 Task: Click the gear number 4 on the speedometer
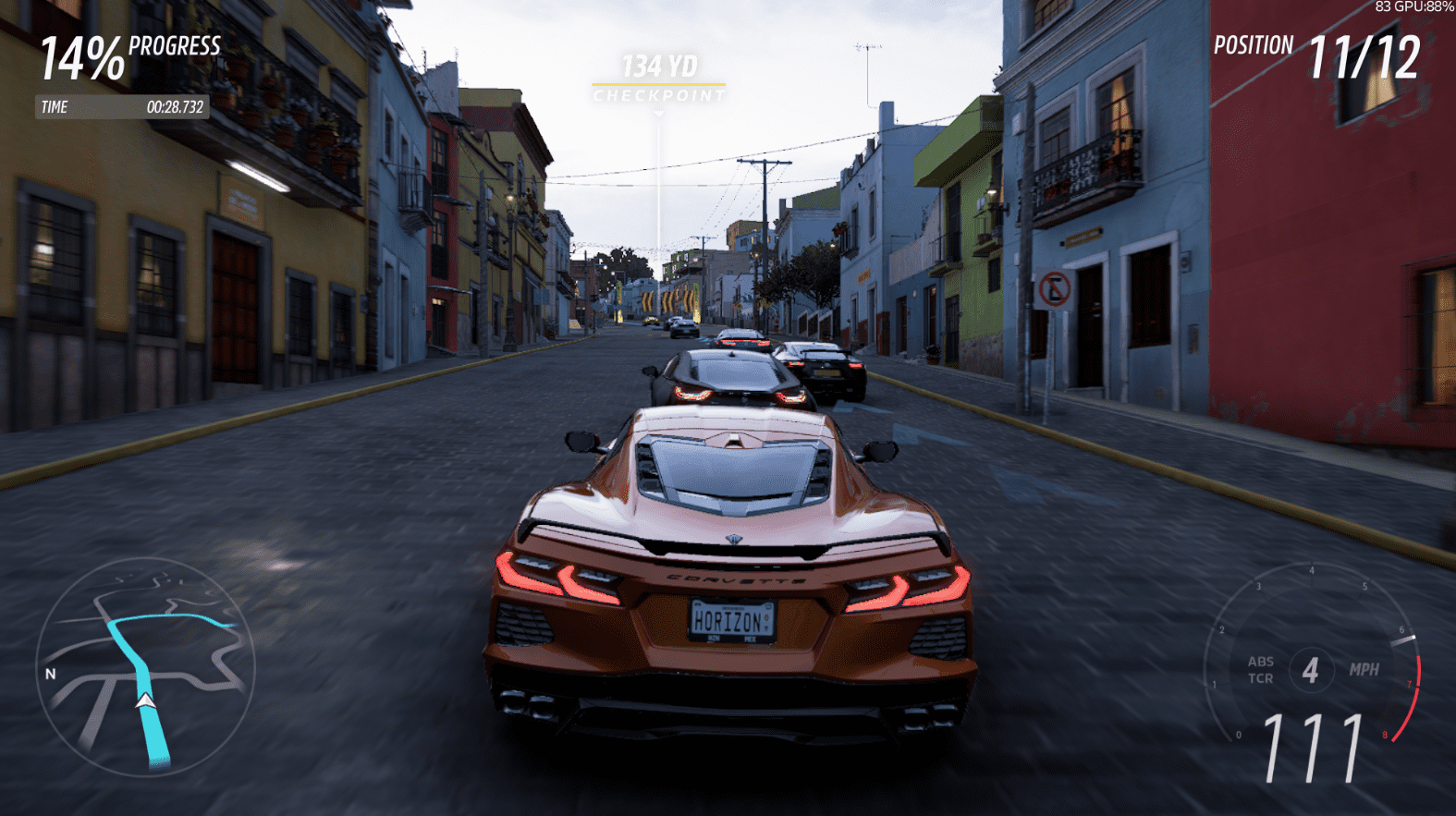(1309, 671)
